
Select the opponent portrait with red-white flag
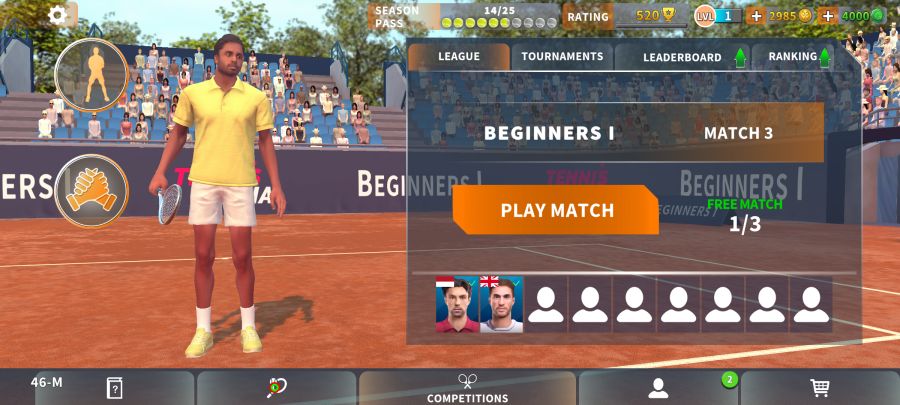[x=457, y=304]
